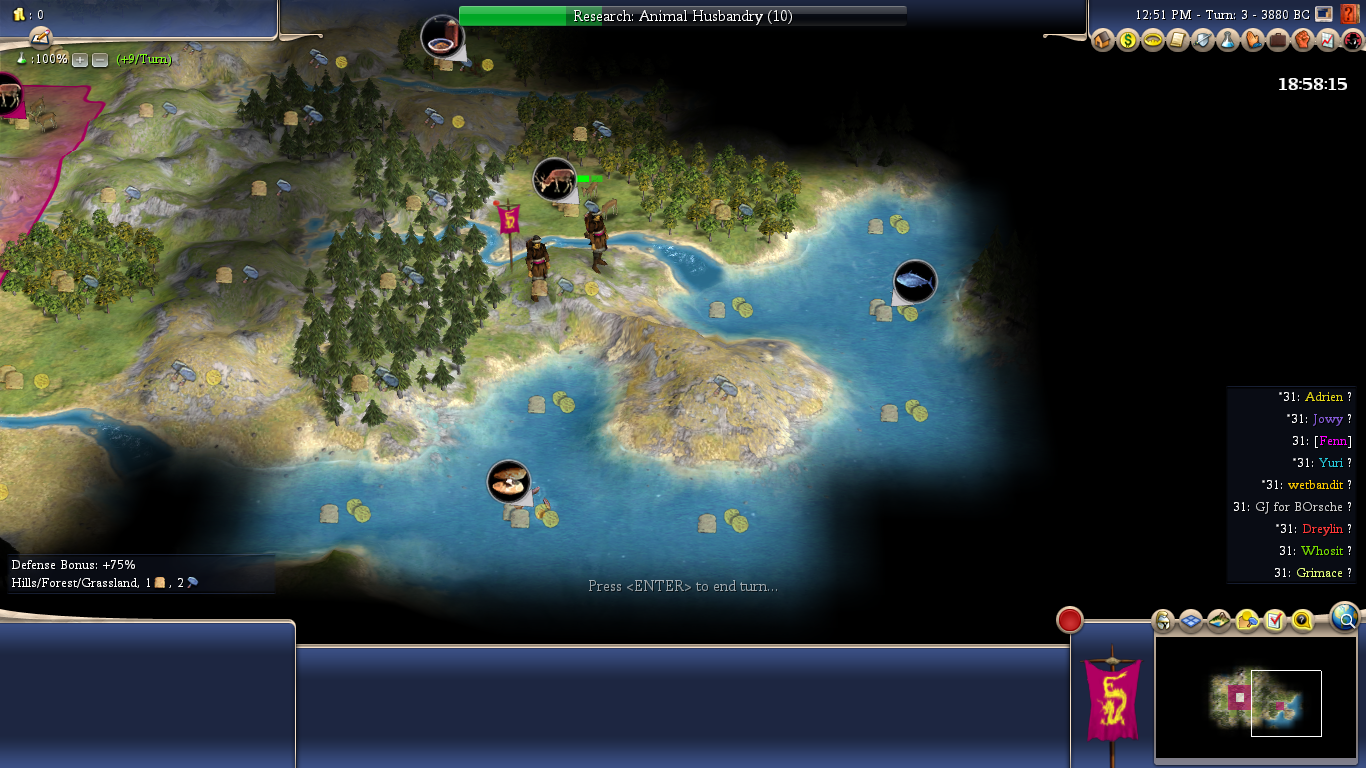Open the Civilopedia question mark book

click(x=1349, y=14)
